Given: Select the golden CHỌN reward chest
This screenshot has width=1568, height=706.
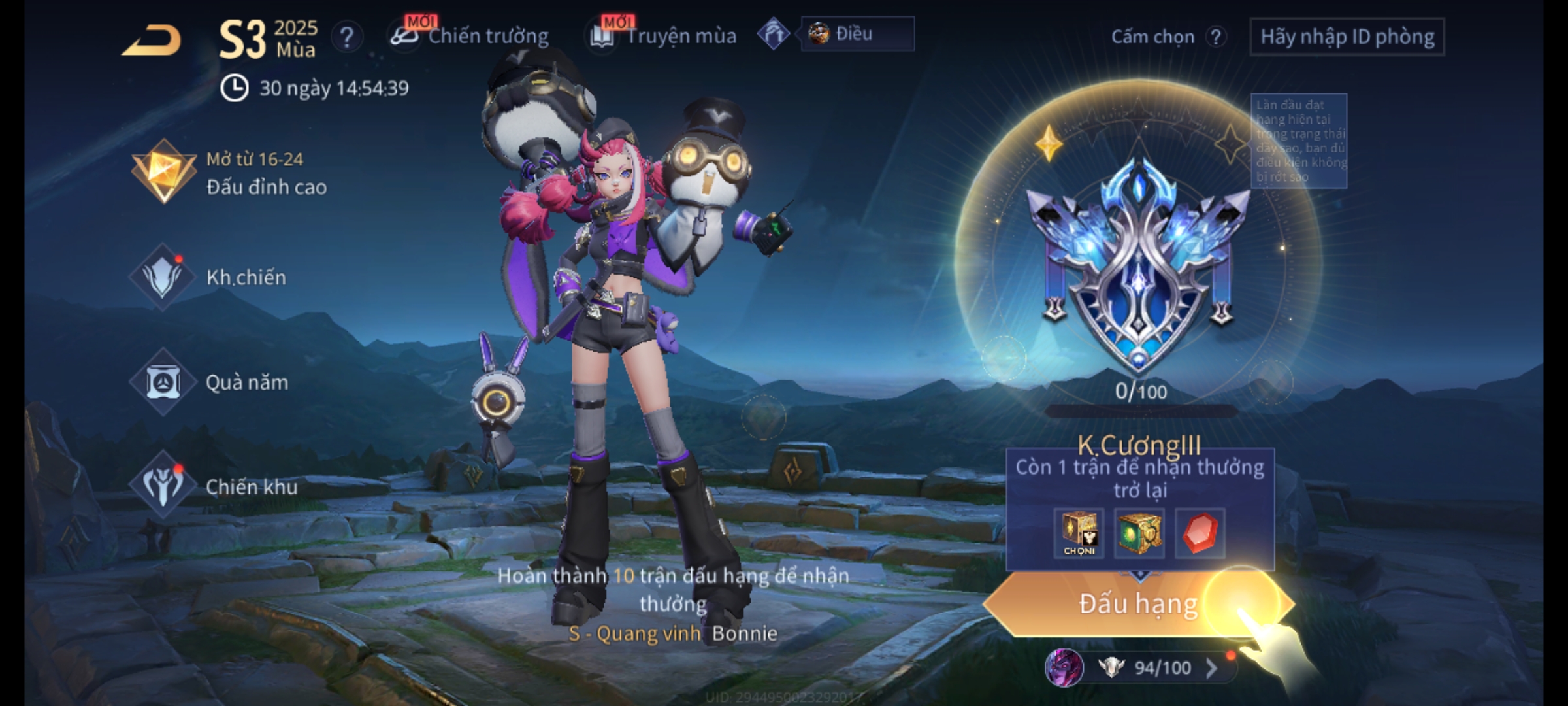Looking at the screenshot, I should [x=1079, y=533].
